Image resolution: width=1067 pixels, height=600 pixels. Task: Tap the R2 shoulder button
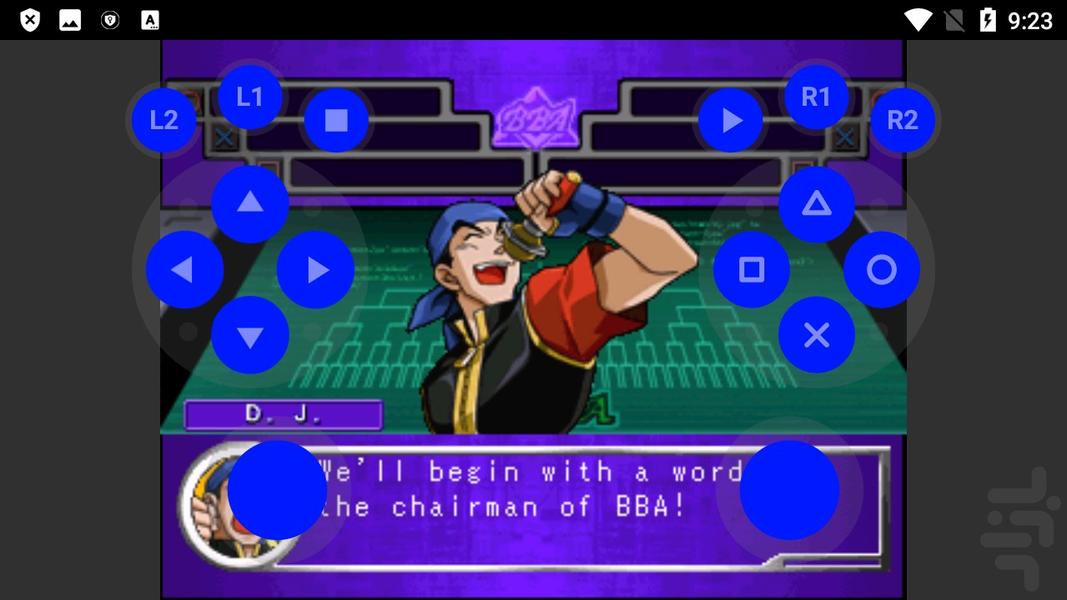click(902, 121)
